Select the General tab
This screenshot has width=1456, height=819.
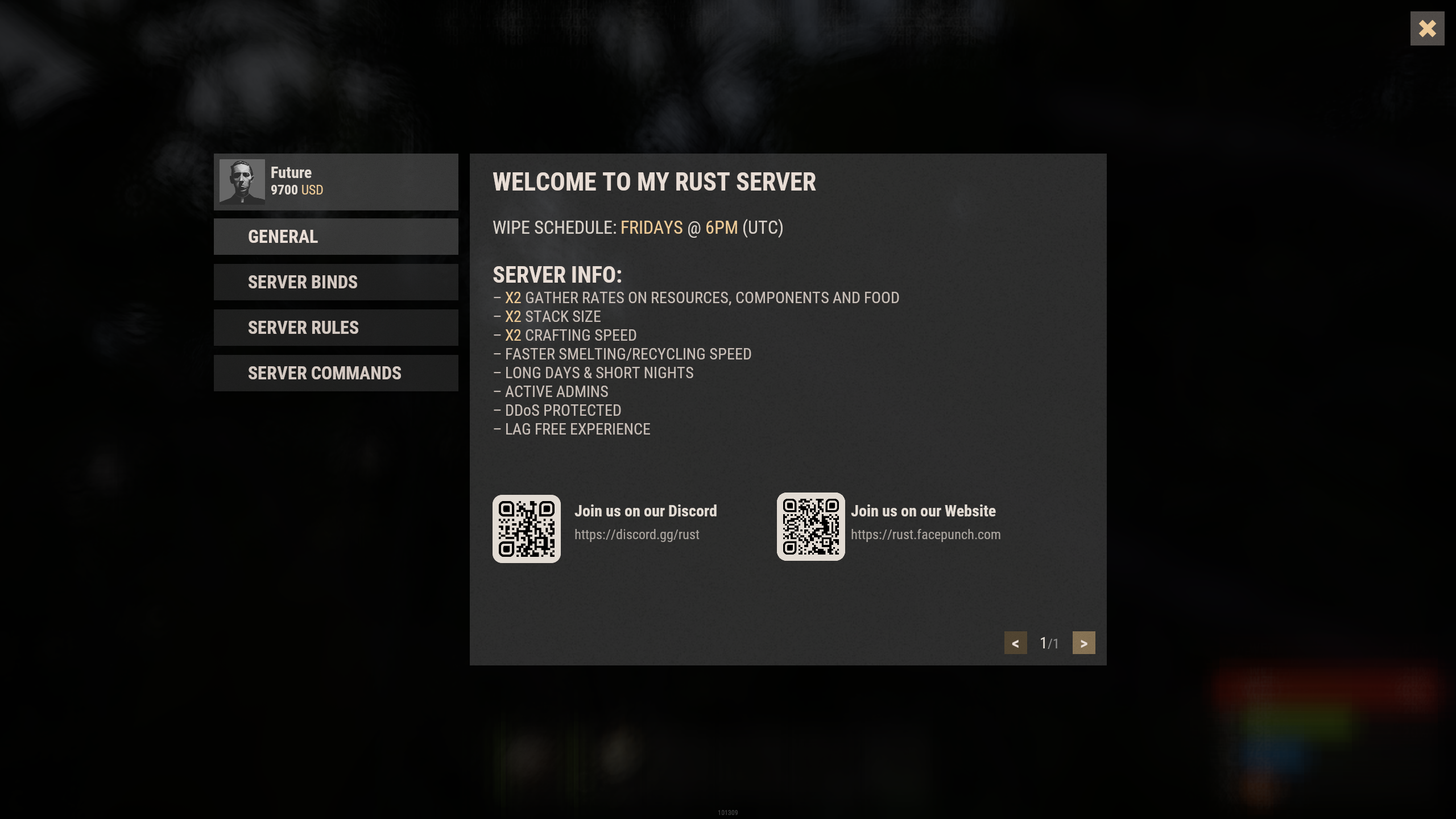336,237
